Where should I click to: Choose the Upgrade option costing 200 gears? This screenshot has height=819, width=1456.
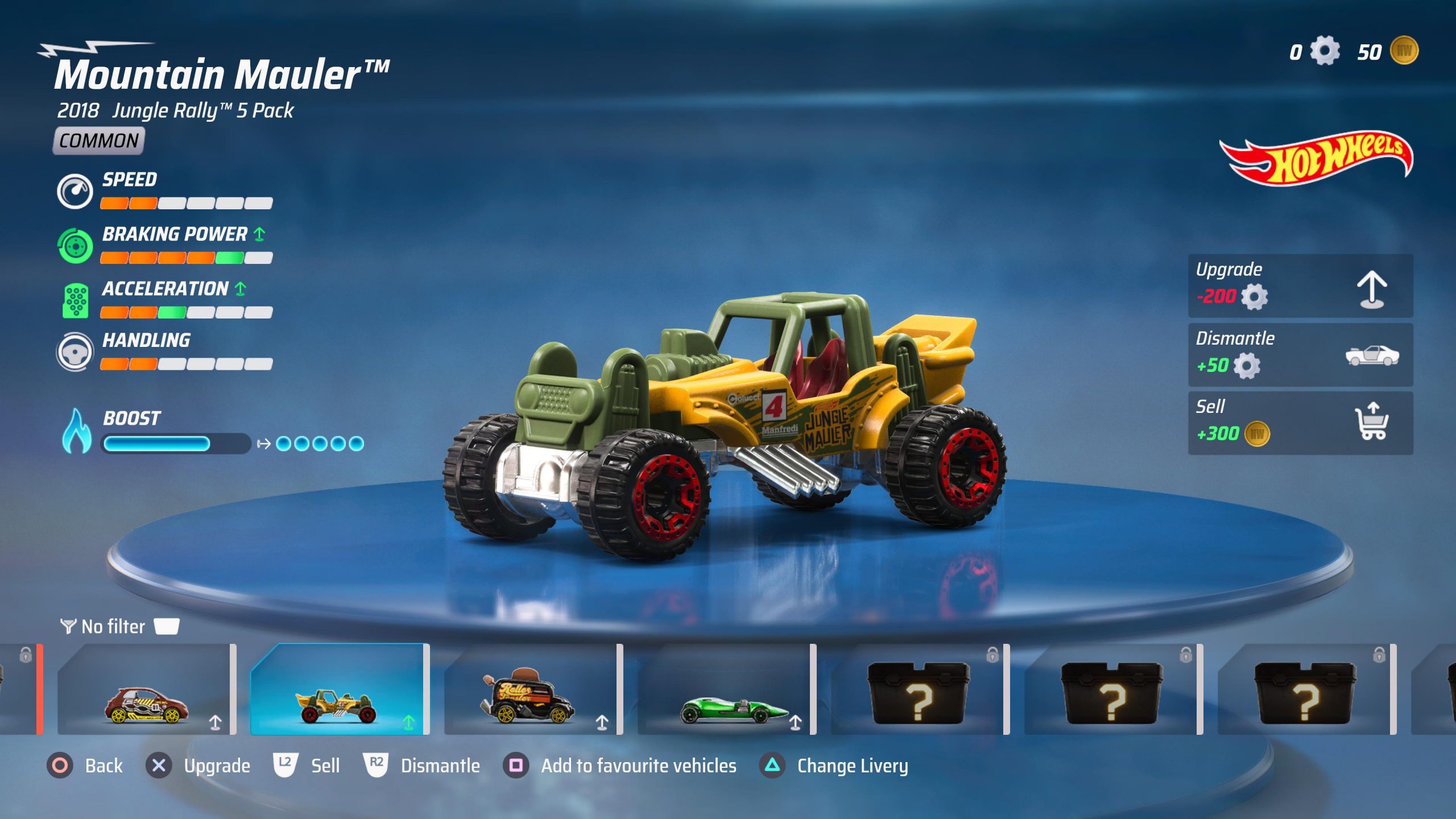click(x=1300, y=286)
